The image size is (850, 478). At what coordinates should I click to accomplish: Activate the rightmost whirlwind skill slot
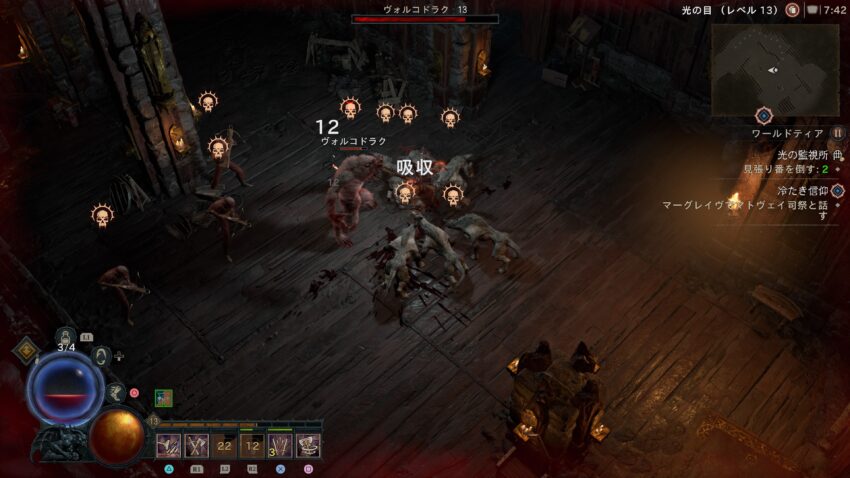[308, 445]
